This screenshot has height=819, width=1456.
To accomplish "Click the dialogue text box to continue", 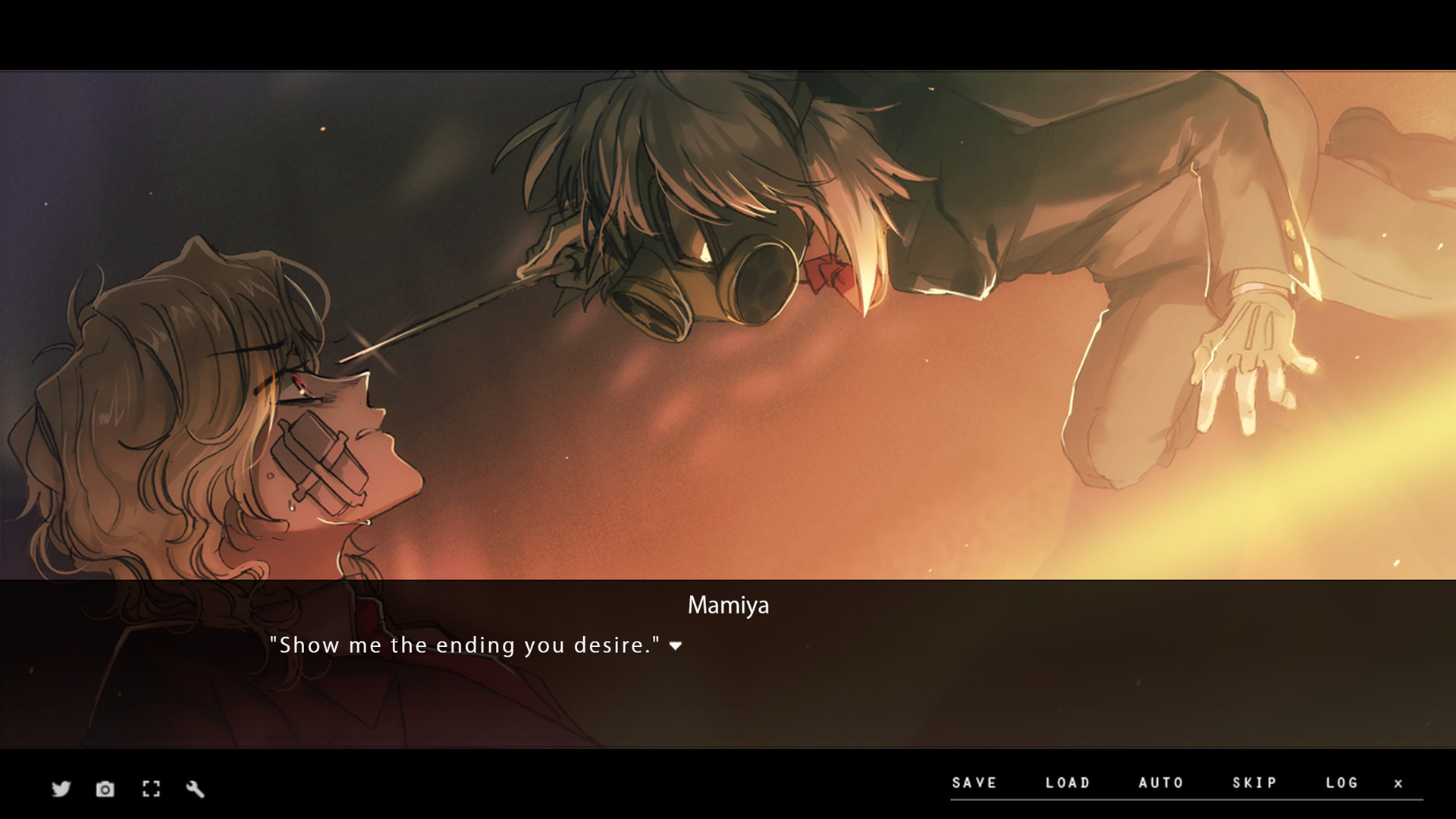I will pyautogui.click(x=728, y=667).
